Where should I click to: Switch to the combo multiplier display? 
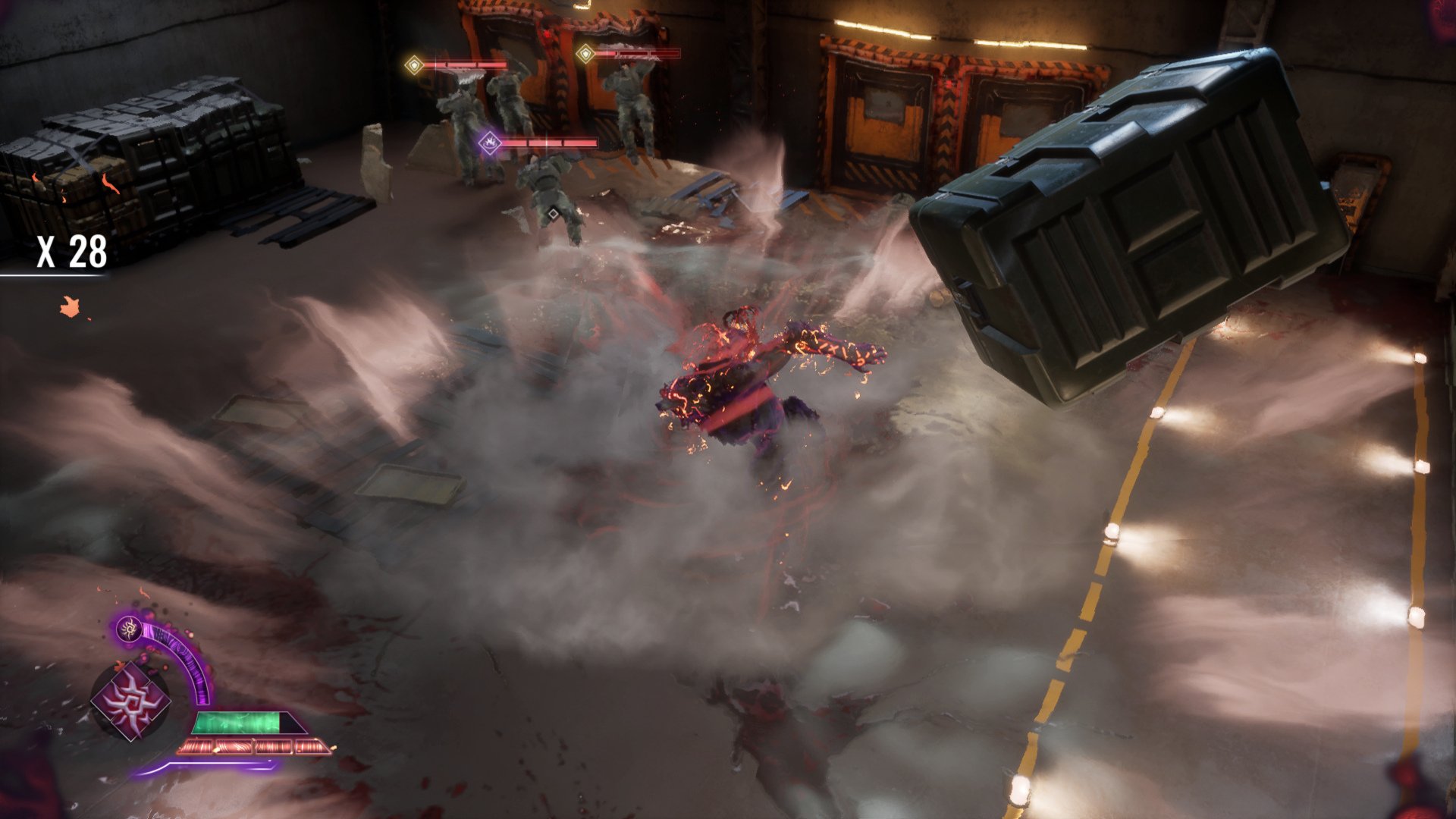click(x=72, y=254)
